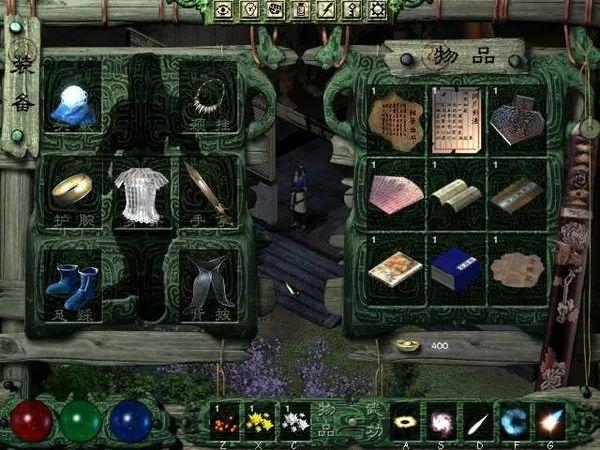600x450 pixels.
Task: Click the gold ring bracer slot
Action: point(72,188)
